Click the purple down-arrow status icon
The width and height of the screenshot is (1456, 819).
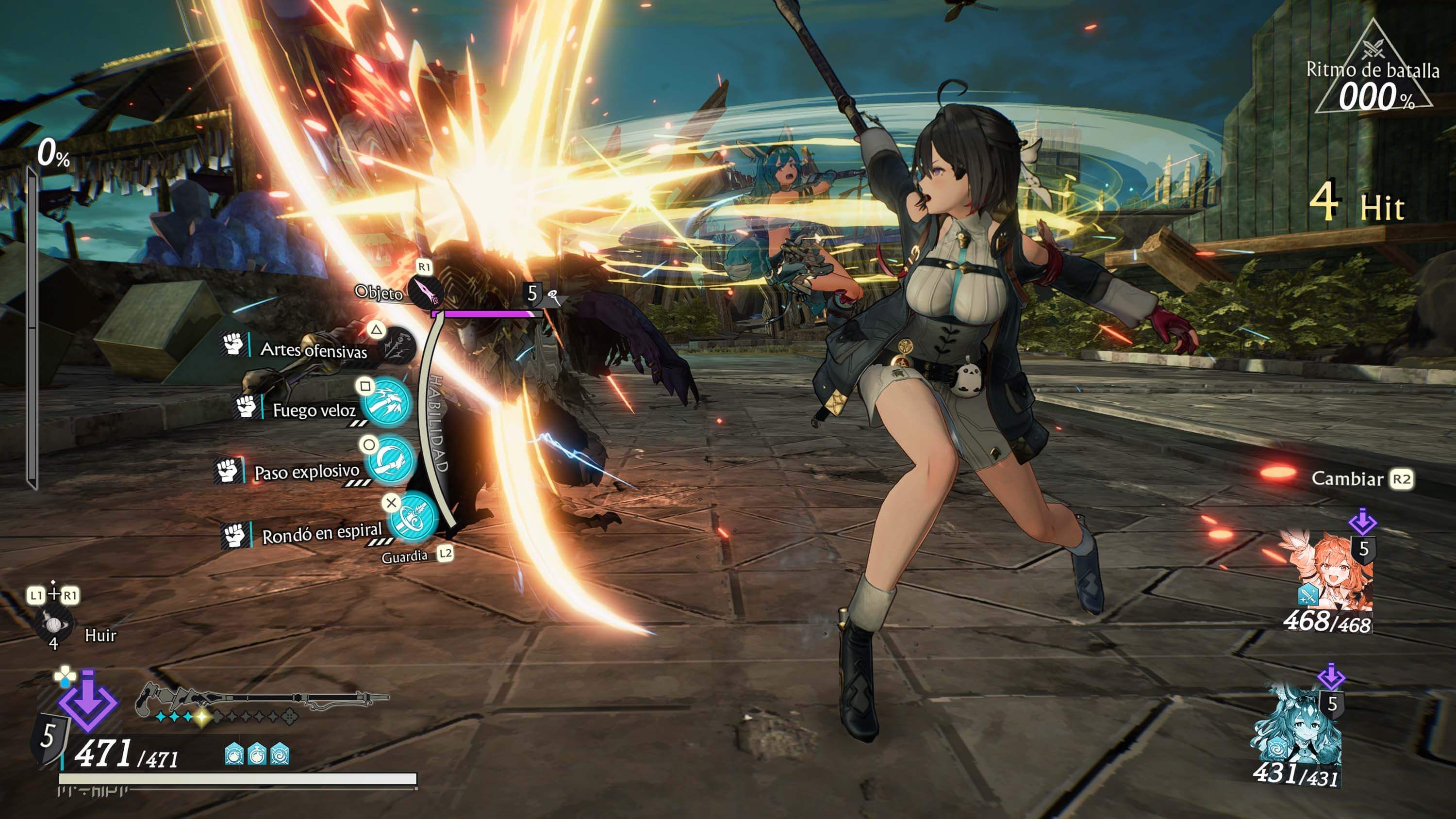88,702
